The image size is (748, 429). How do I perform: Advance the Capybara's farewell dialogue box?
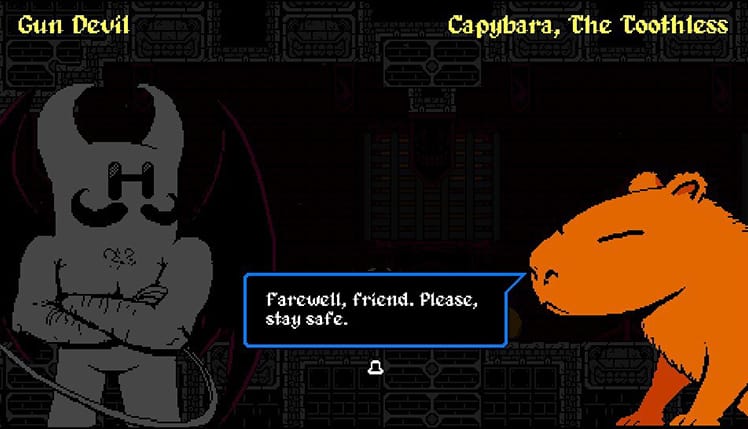[x=375, y=368]
